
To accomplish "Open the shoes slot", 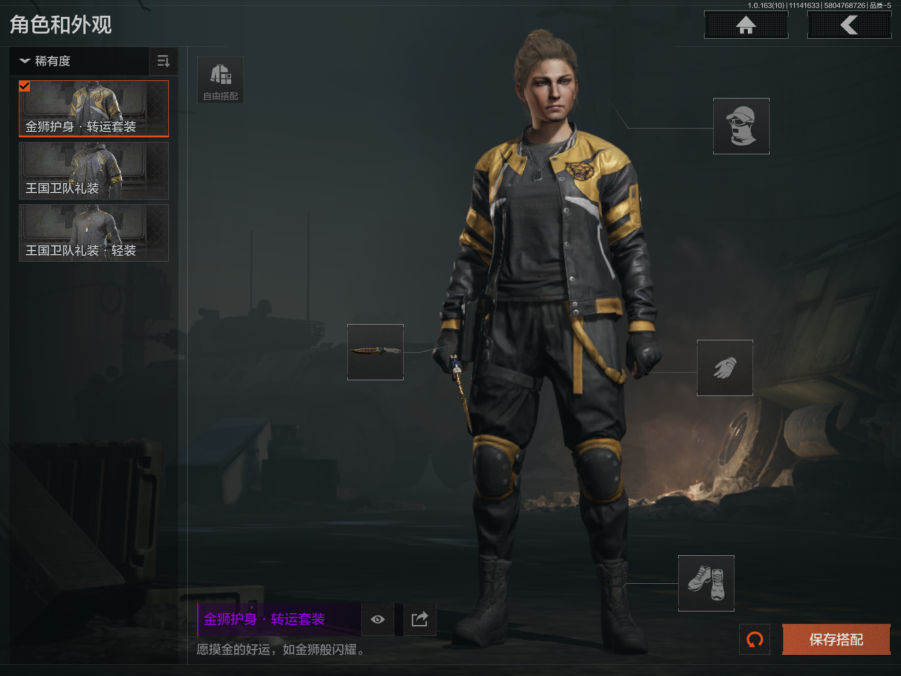I will [x=706, y=583].
